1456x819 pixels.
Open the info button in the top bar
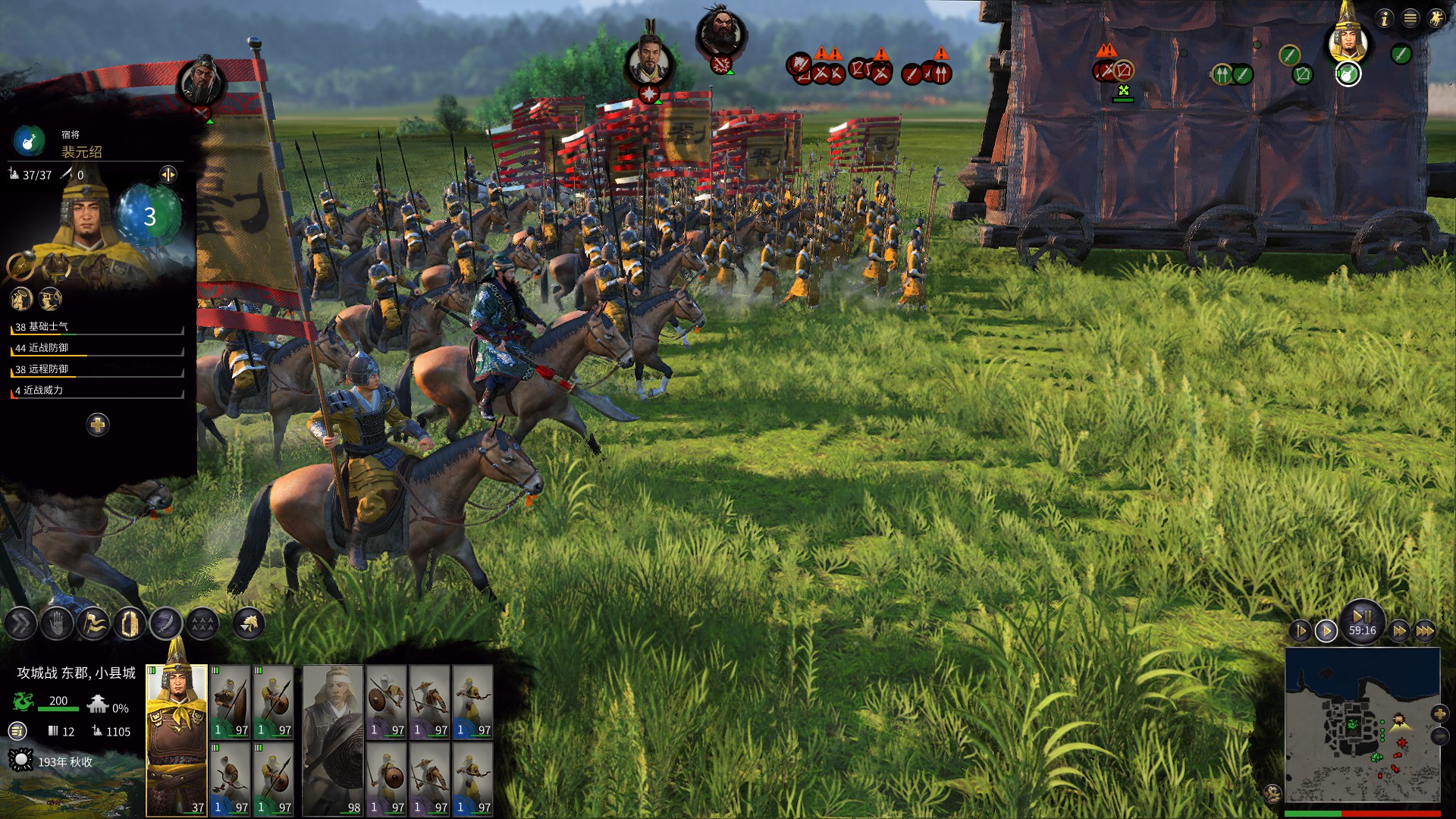tap(1385, 18)
